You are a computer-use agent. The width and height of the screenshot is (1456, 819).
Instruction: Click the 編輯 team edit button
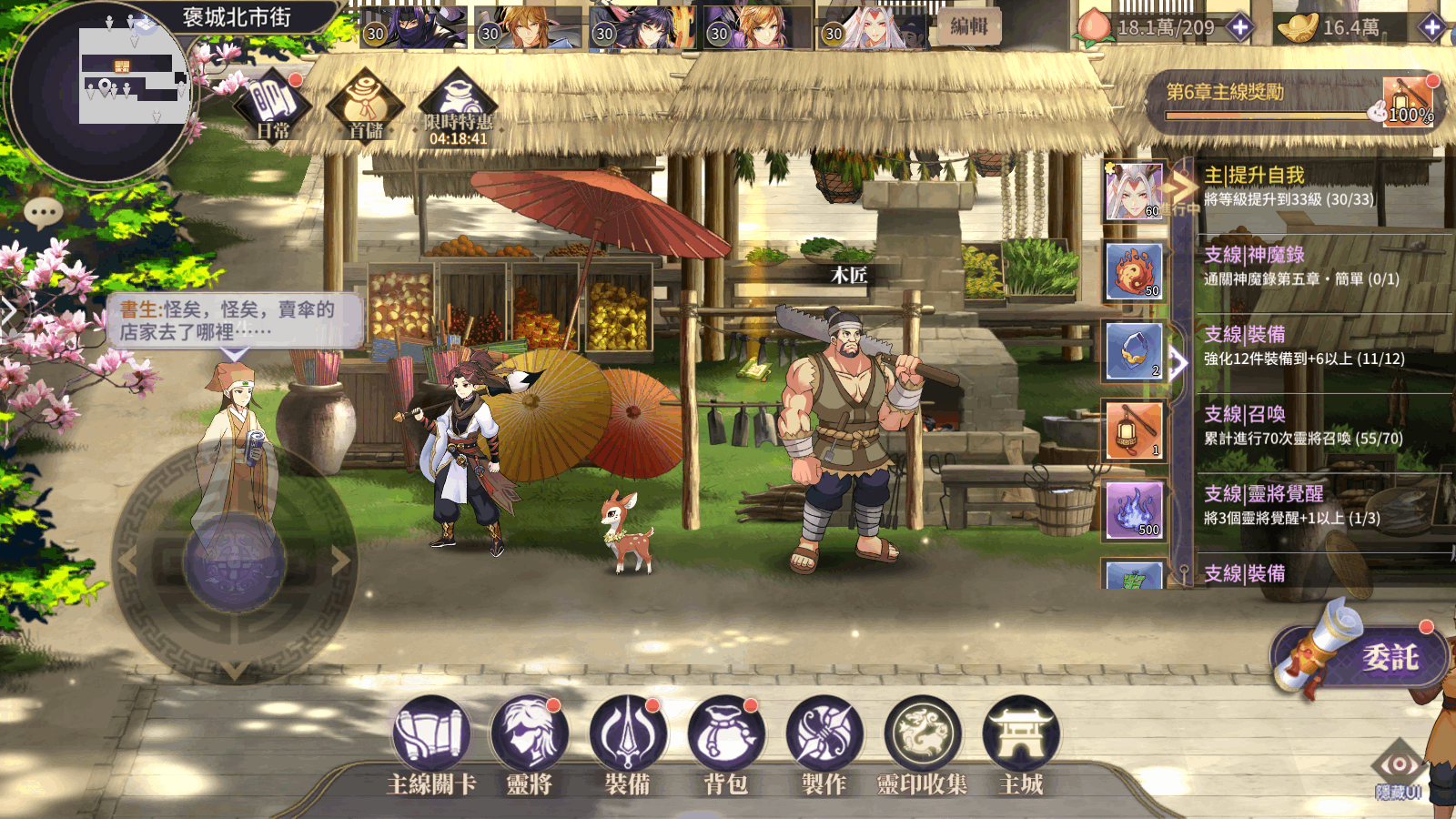[x=969, y=26]
